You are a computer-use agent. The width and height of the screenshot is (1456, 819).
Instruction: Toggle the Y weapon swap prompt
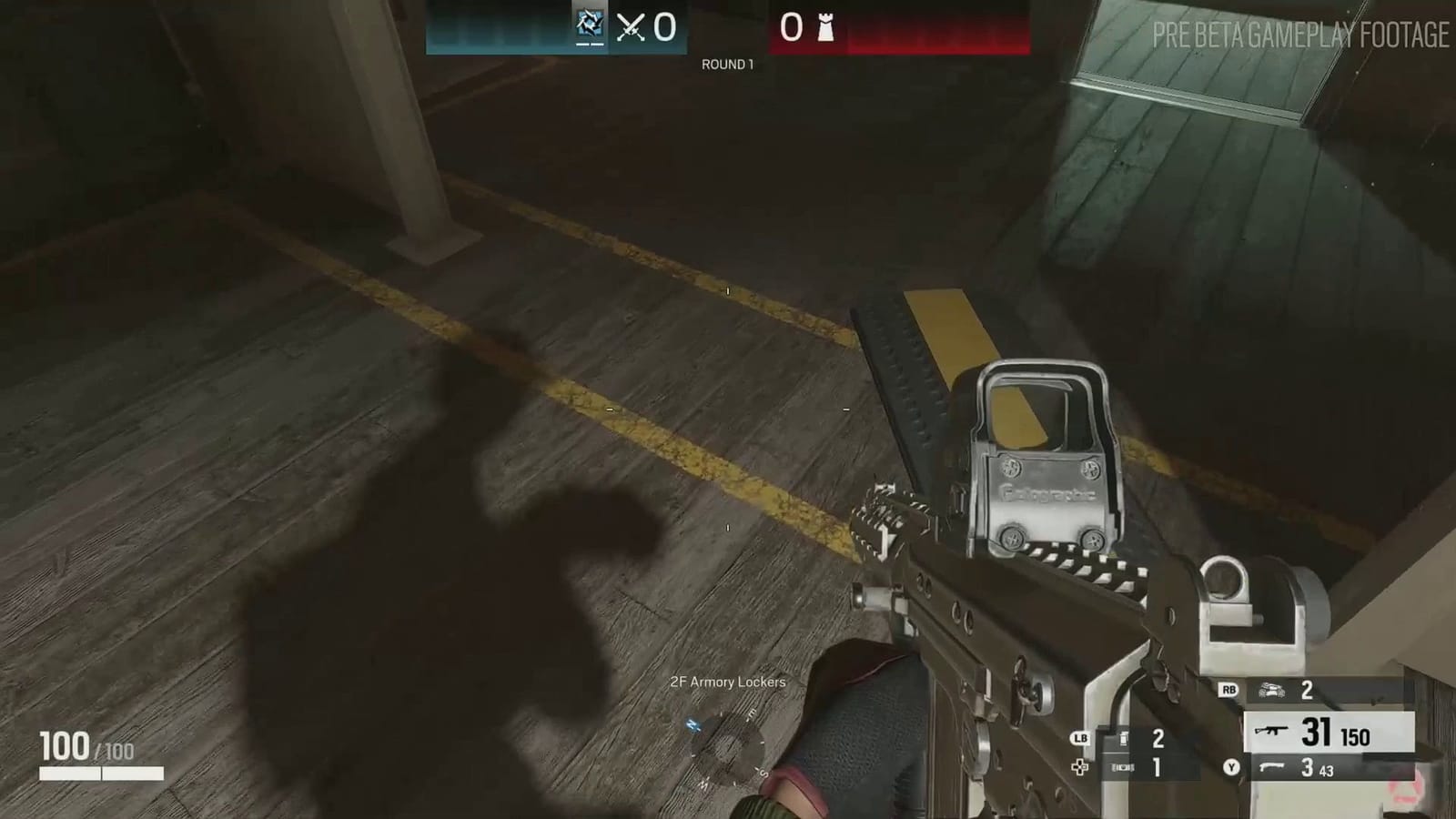(1233, 767)
